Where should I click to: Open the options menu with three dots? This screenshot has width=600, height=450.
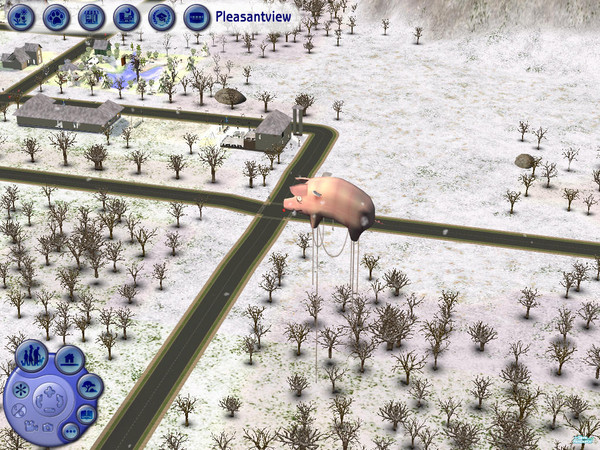tap(70, 431)
